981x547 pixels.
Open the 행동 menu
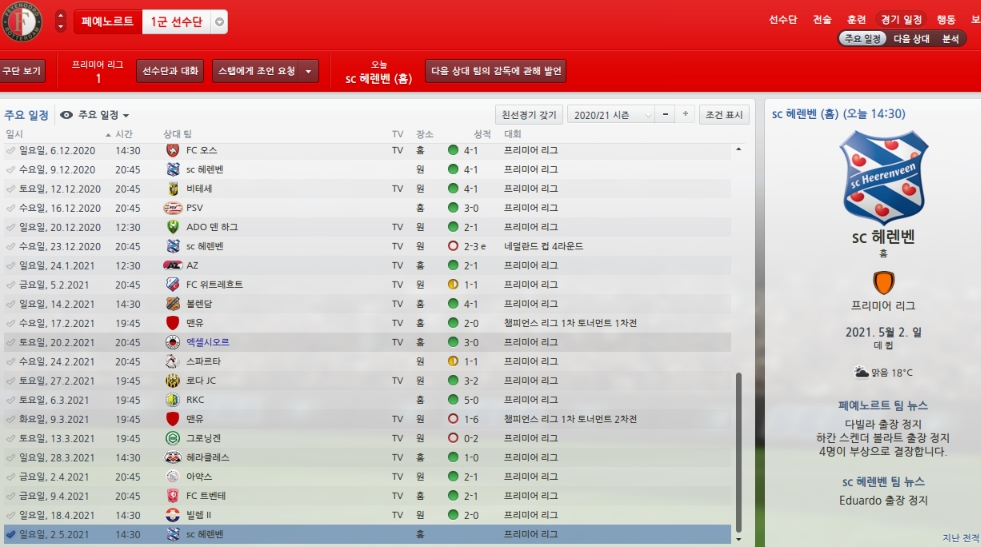946,20
